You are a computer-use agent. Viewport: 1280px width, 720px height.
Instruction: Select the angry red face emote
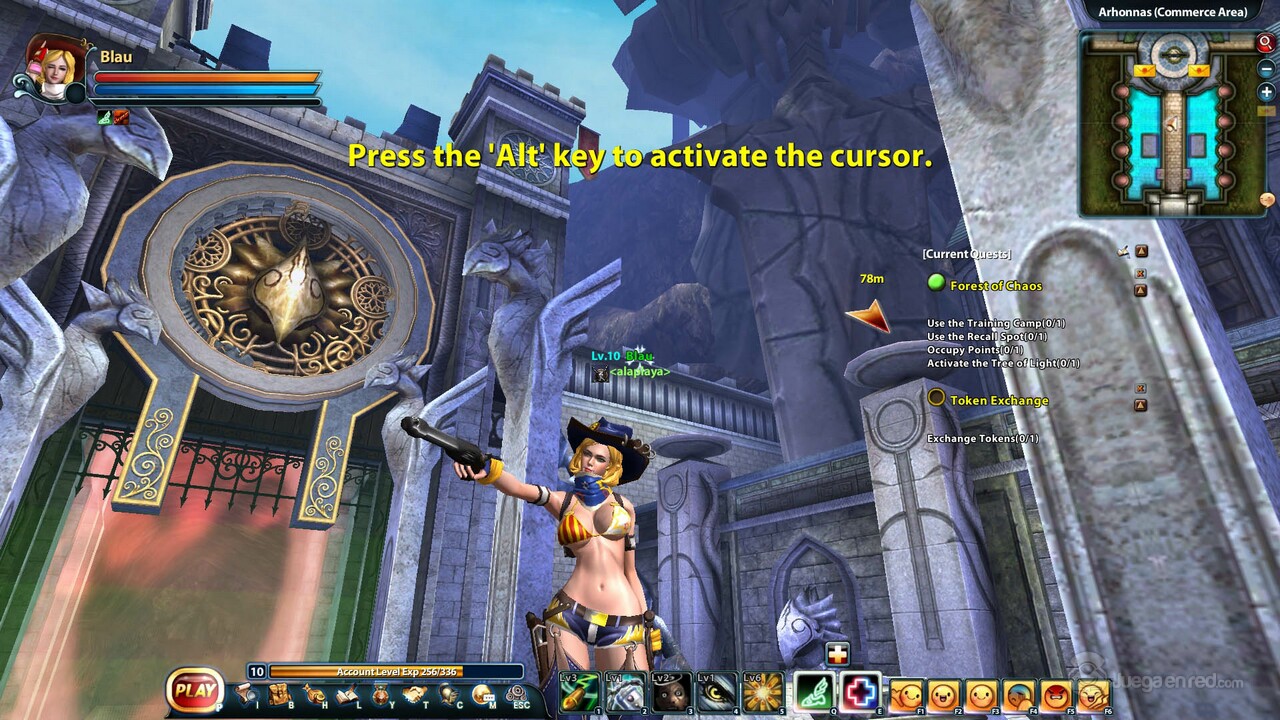[x=1056, y=694]
